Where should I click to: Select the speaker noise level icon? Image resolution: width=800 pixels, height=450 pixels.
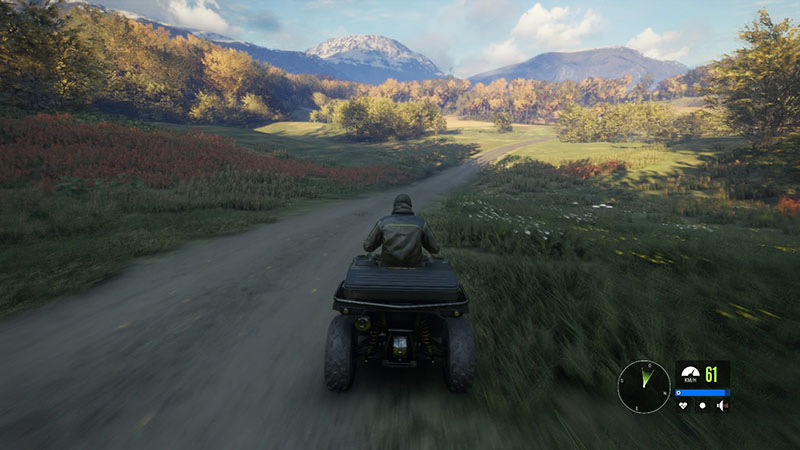point(721,405)
